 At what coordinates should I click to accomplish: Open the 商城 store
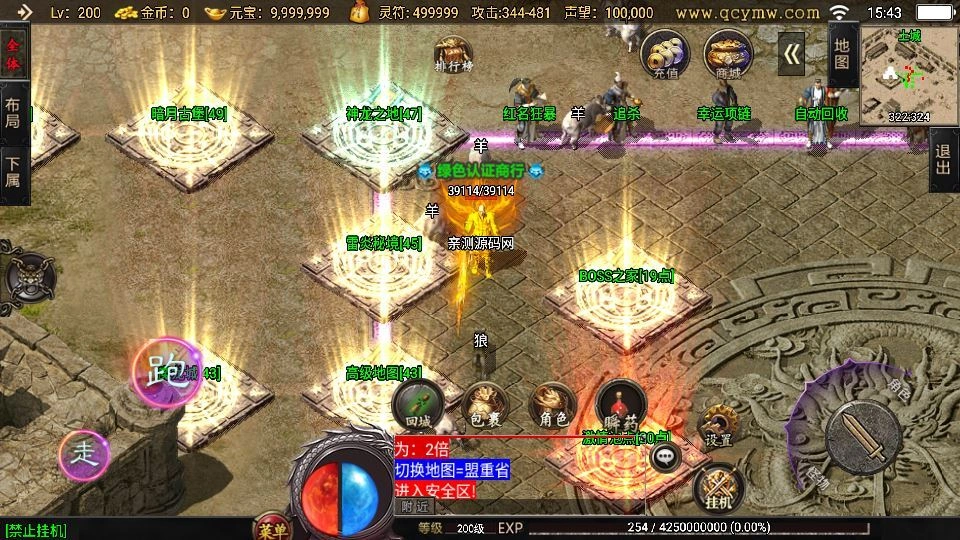(x=727, y=53)
